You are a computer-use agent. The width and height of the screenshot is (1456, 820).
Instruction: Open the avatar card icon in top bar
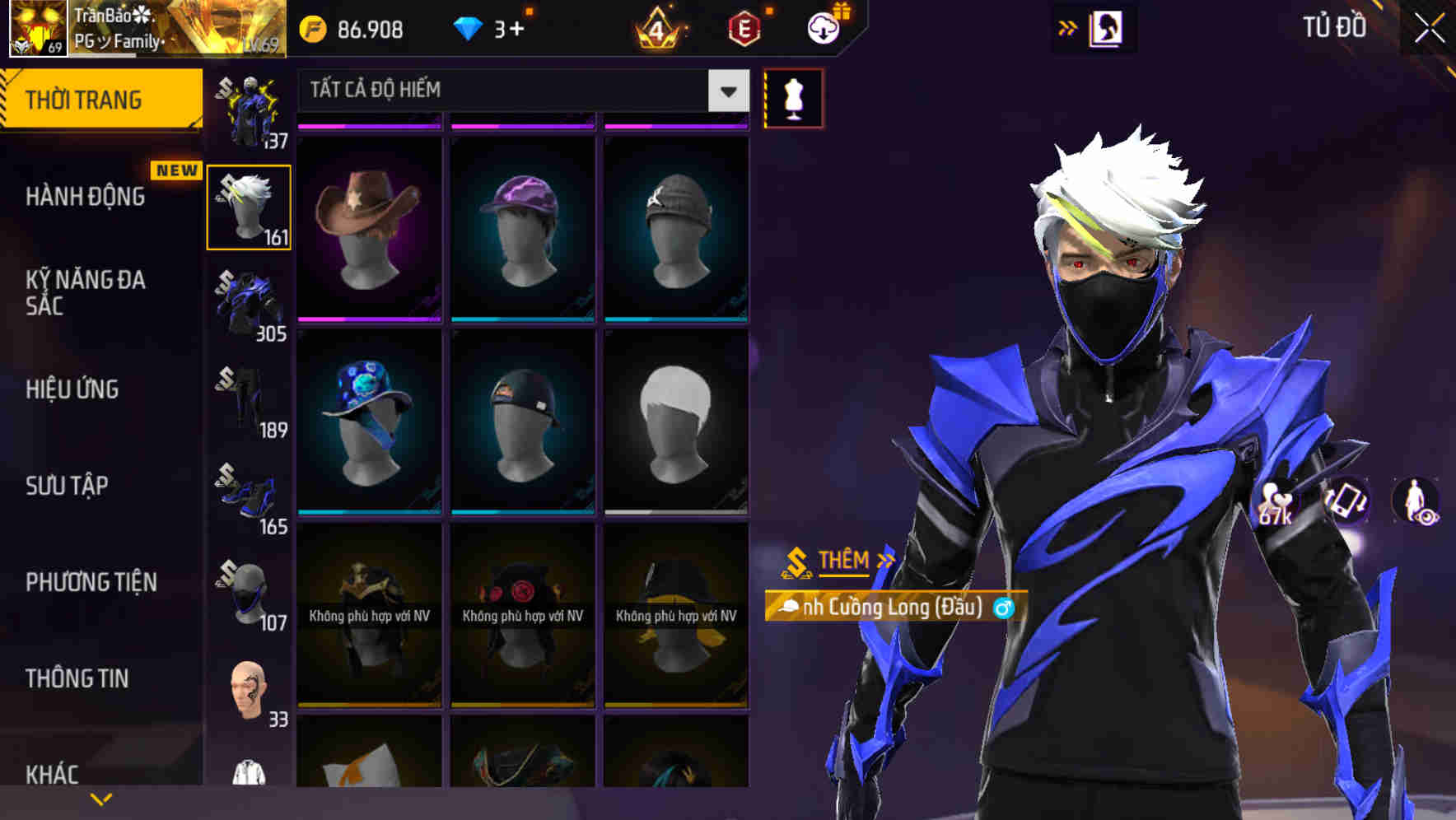[x=1107, y=27]
